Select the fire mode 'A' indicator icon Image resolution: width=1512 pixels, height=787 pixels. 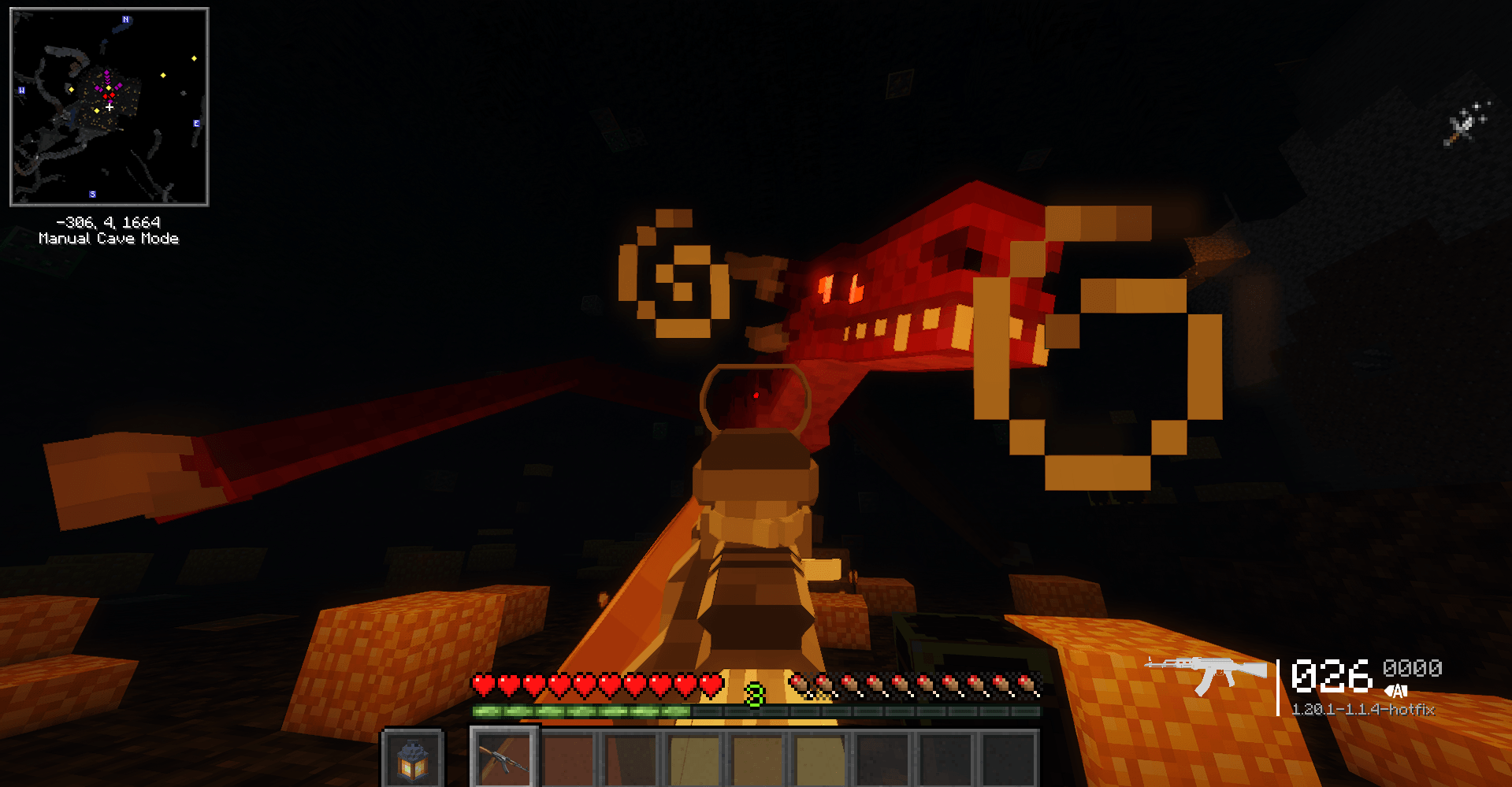tap(1396, 691)
